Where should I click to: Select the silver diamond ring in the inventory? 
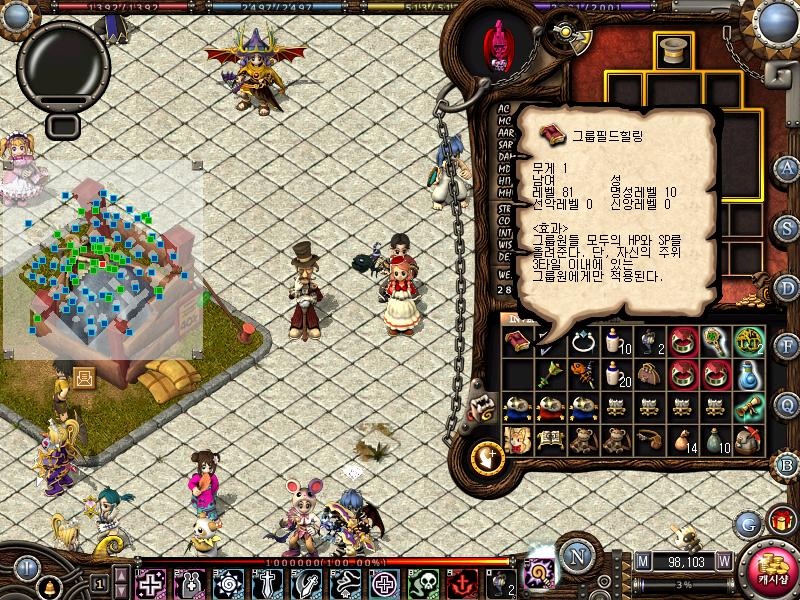click(x=583, y=343)
